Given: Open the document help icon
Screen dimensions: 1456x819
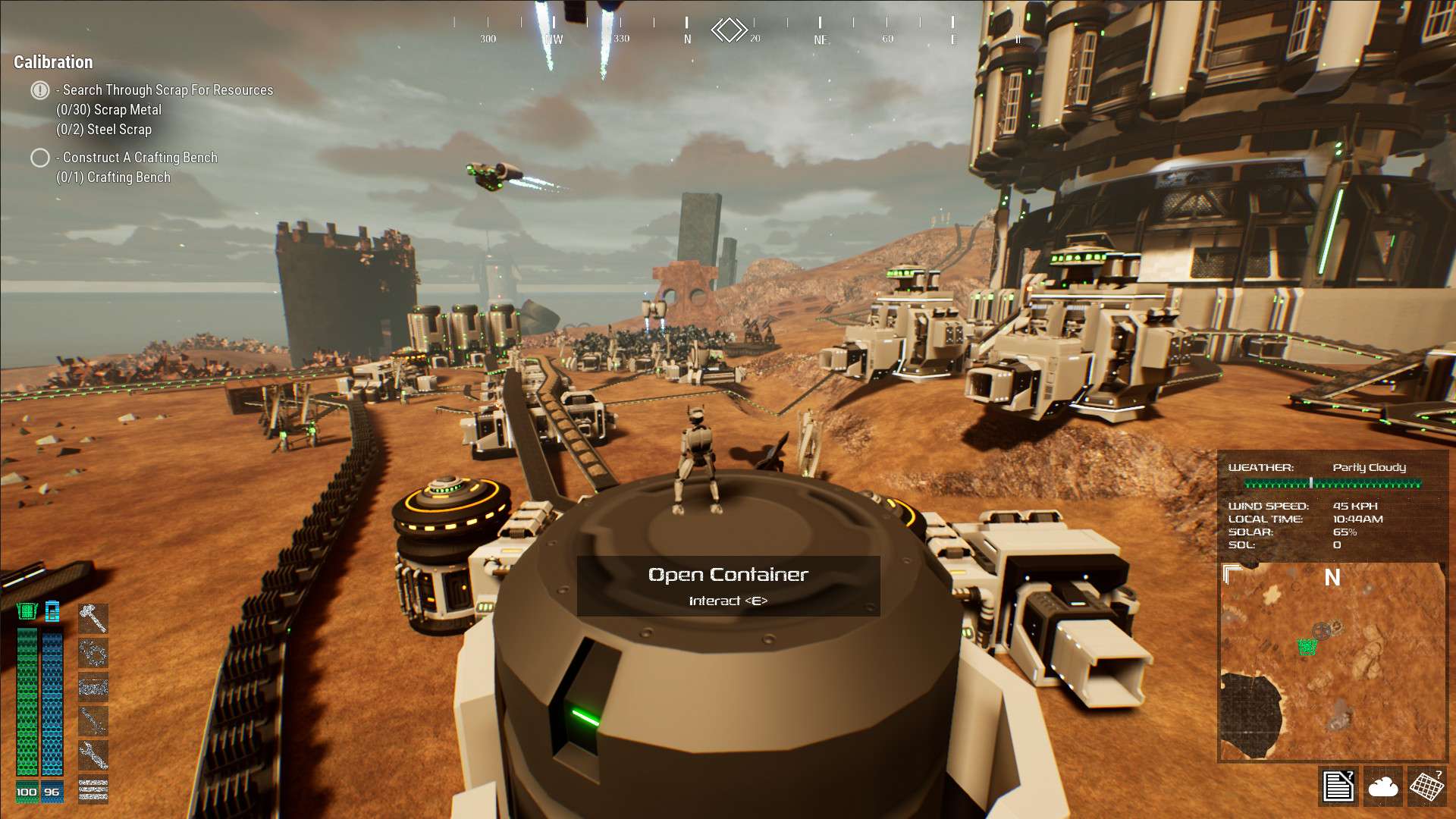Looking at the screenshot, I should tap(1338, 786).
